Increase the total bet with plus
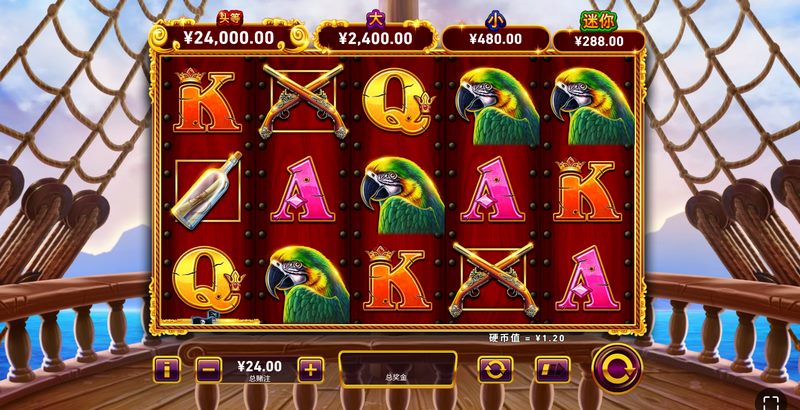This screenshot has width=800, height=410. [x=311, y=370]
